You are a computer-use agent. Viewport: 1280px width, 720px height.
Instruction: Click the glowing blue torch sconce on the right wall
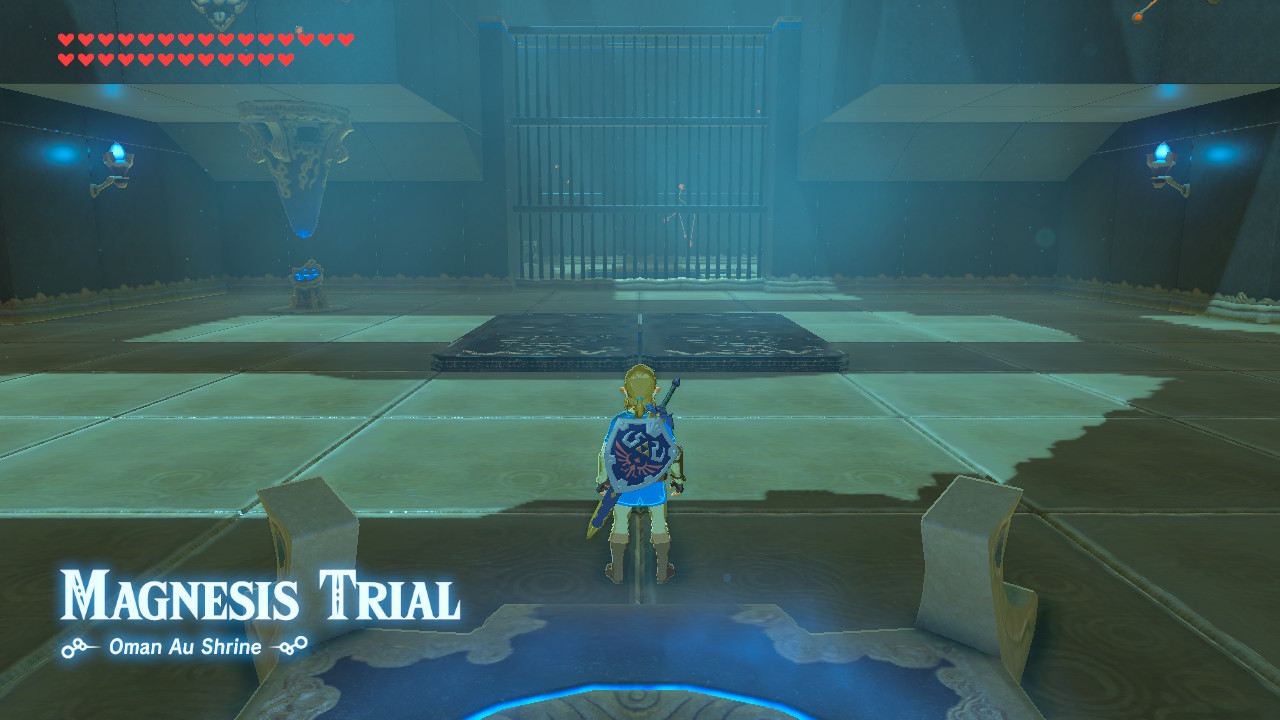[x=1163, y=150]
